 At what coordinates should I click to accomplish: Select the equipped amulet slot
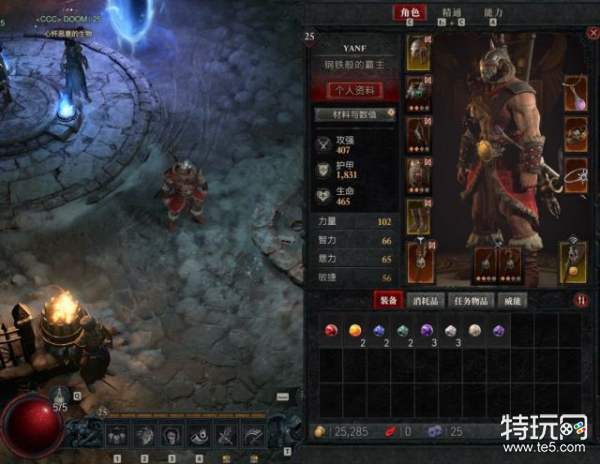(x=575, y=92)
